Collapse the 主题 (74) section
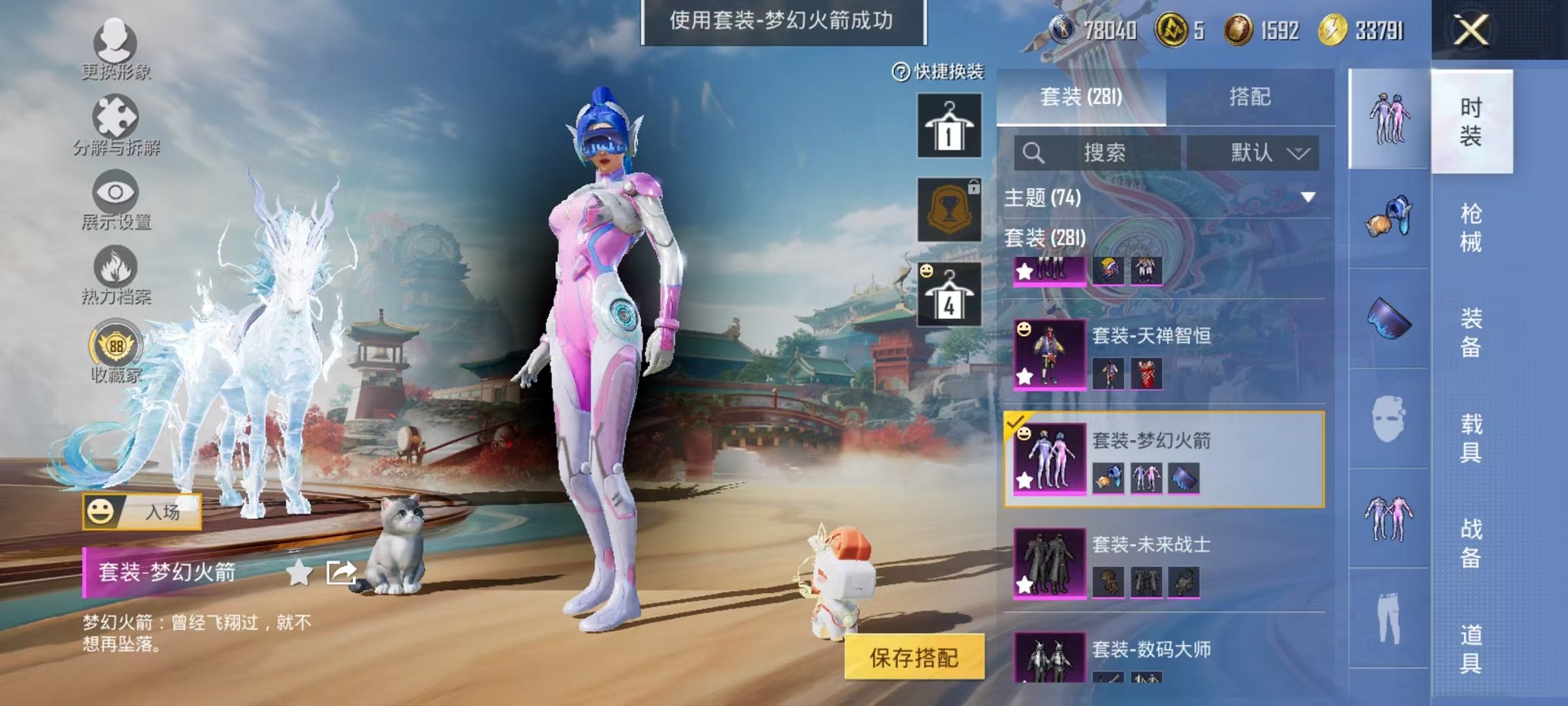Screen dimensions: 1568x706 point(1307,196)
